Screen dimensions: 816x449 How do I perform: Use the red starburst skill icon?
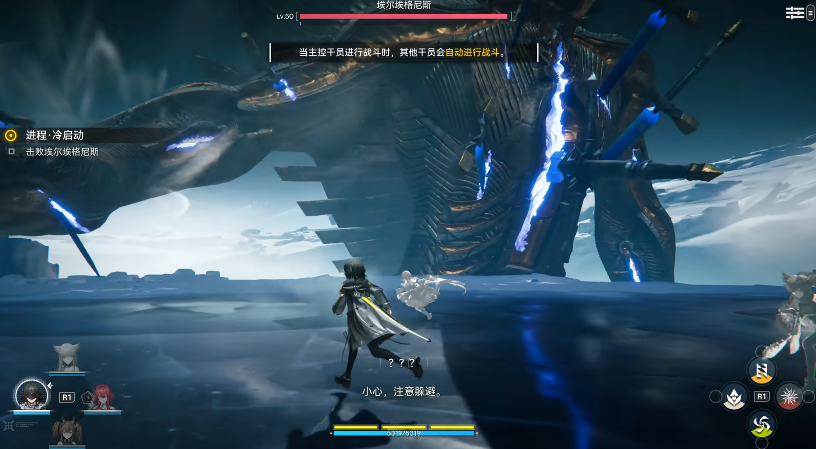(x=789, y=397)
